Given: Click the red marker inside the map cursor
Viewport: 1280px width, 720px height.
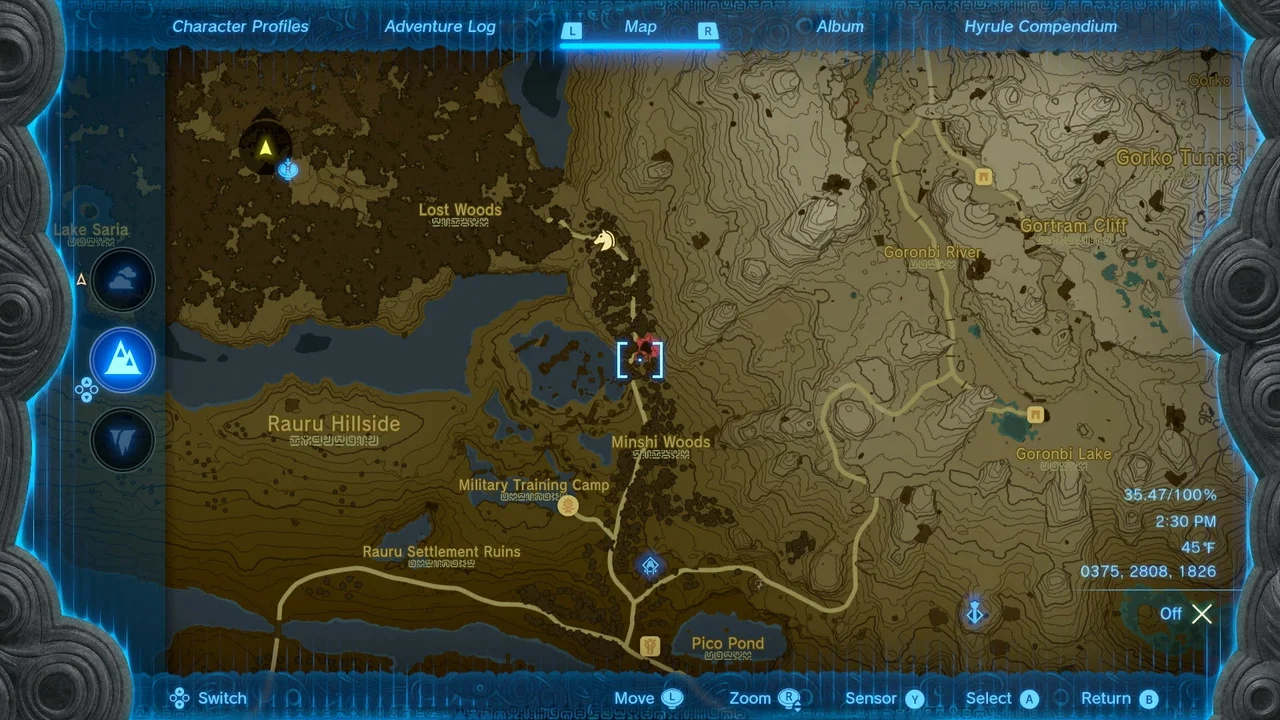Looking at the screenshot, I should (x=646, y=347).
